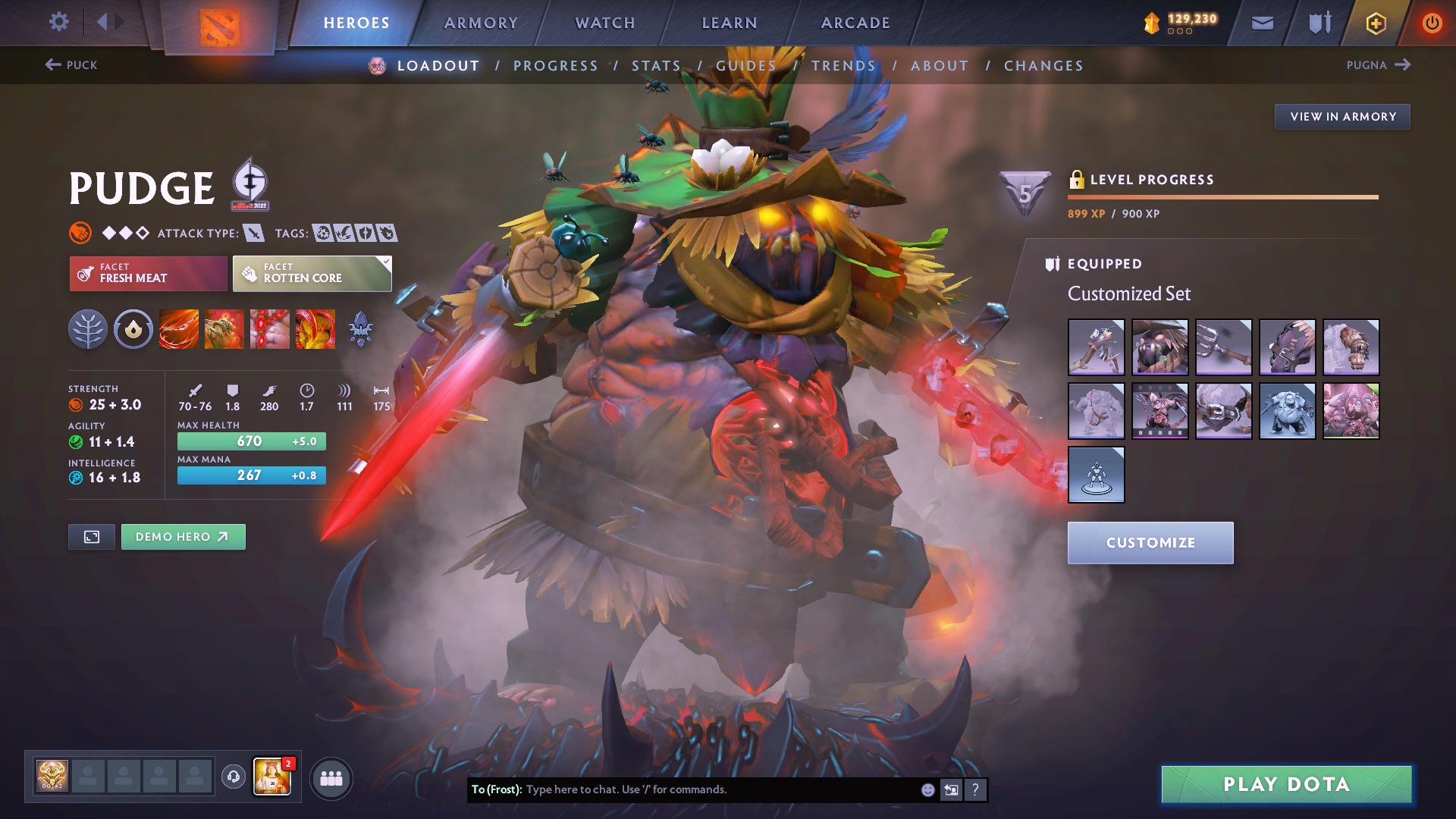
Task: Go to previous hero Puck
Action: pyautogui.click(x=71, y=65)
